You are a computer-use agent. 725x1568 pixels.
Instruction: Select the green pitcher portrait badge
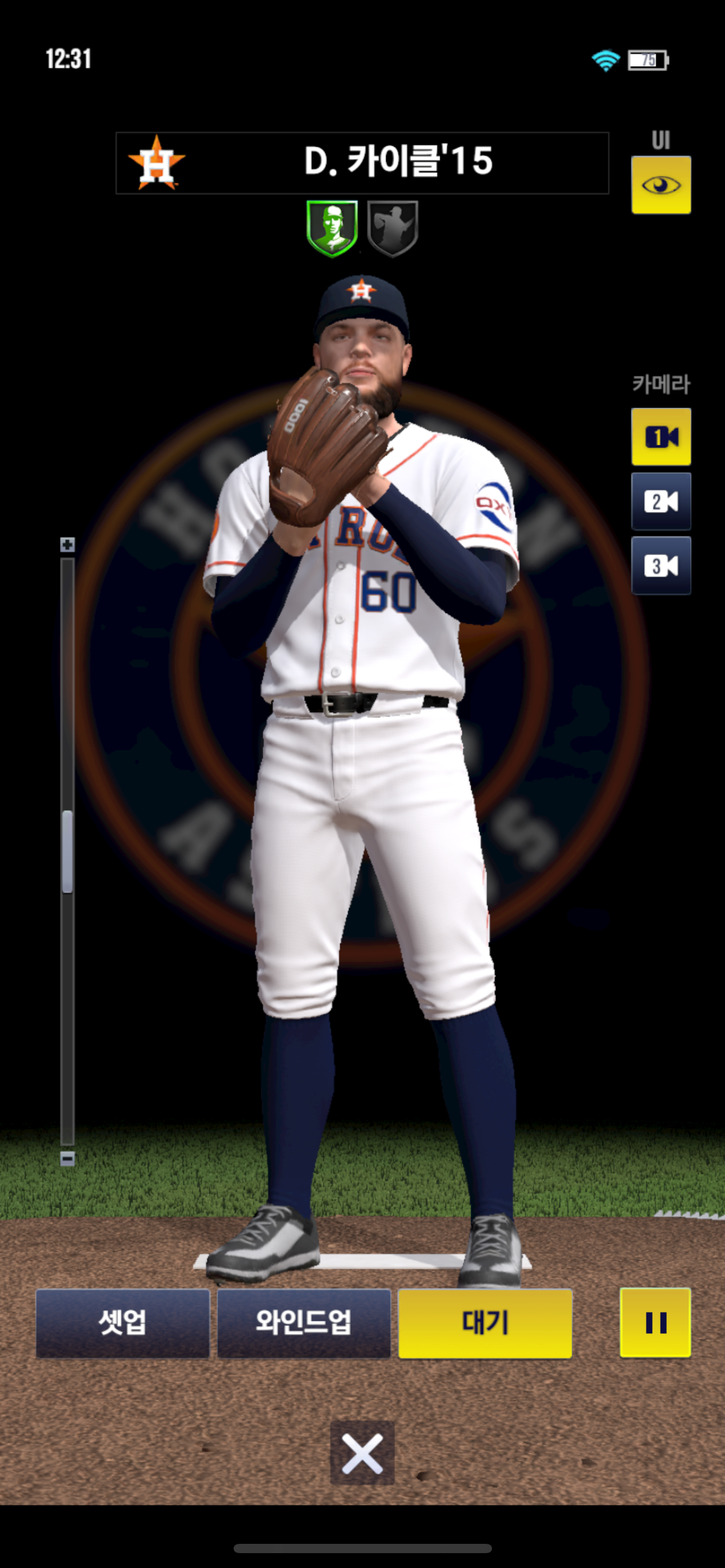(x=332, y=227)
